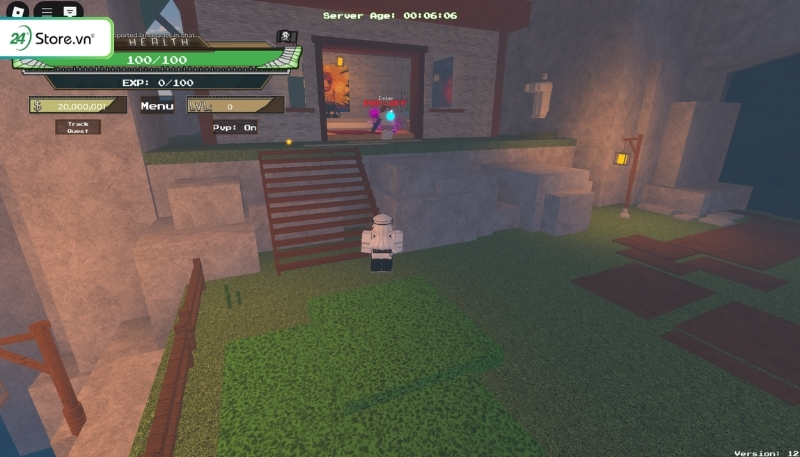This screenshot has height=457, width=800.
Task: Click the Track Quest button
Action: click(x=78, y=127)
